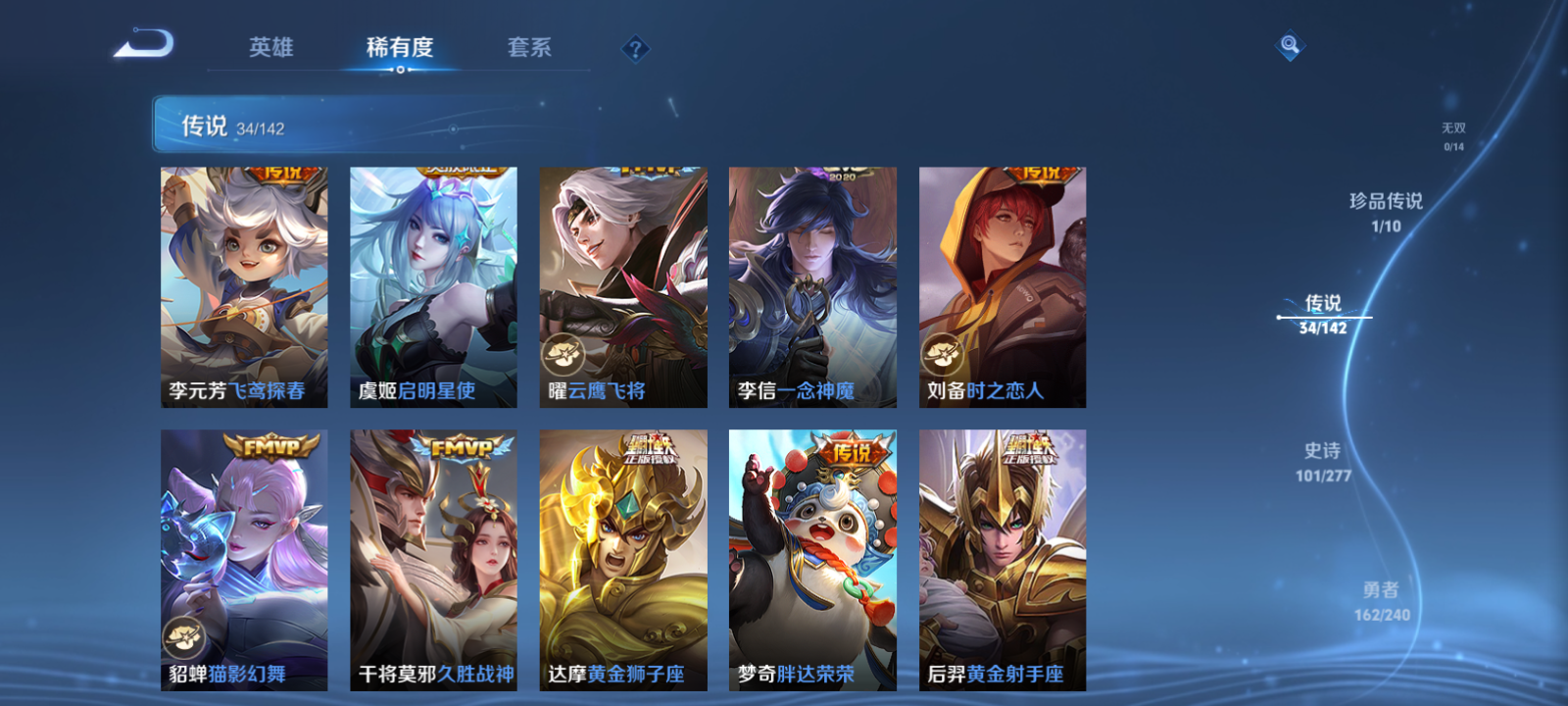This screenshot has width=1568, height=706.
Task: Open 虞姬's 启明星使 skin
Action: [432, 284]
